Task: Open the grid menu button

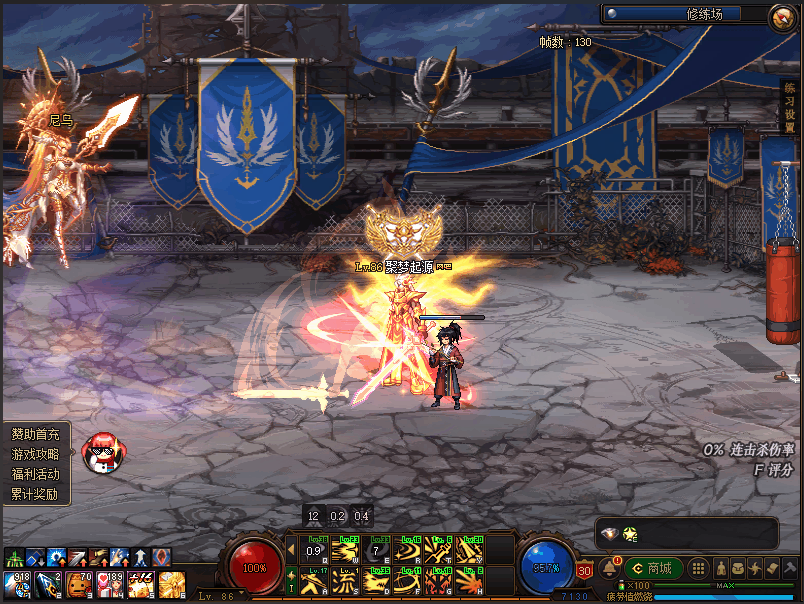Action: [699, 568]
